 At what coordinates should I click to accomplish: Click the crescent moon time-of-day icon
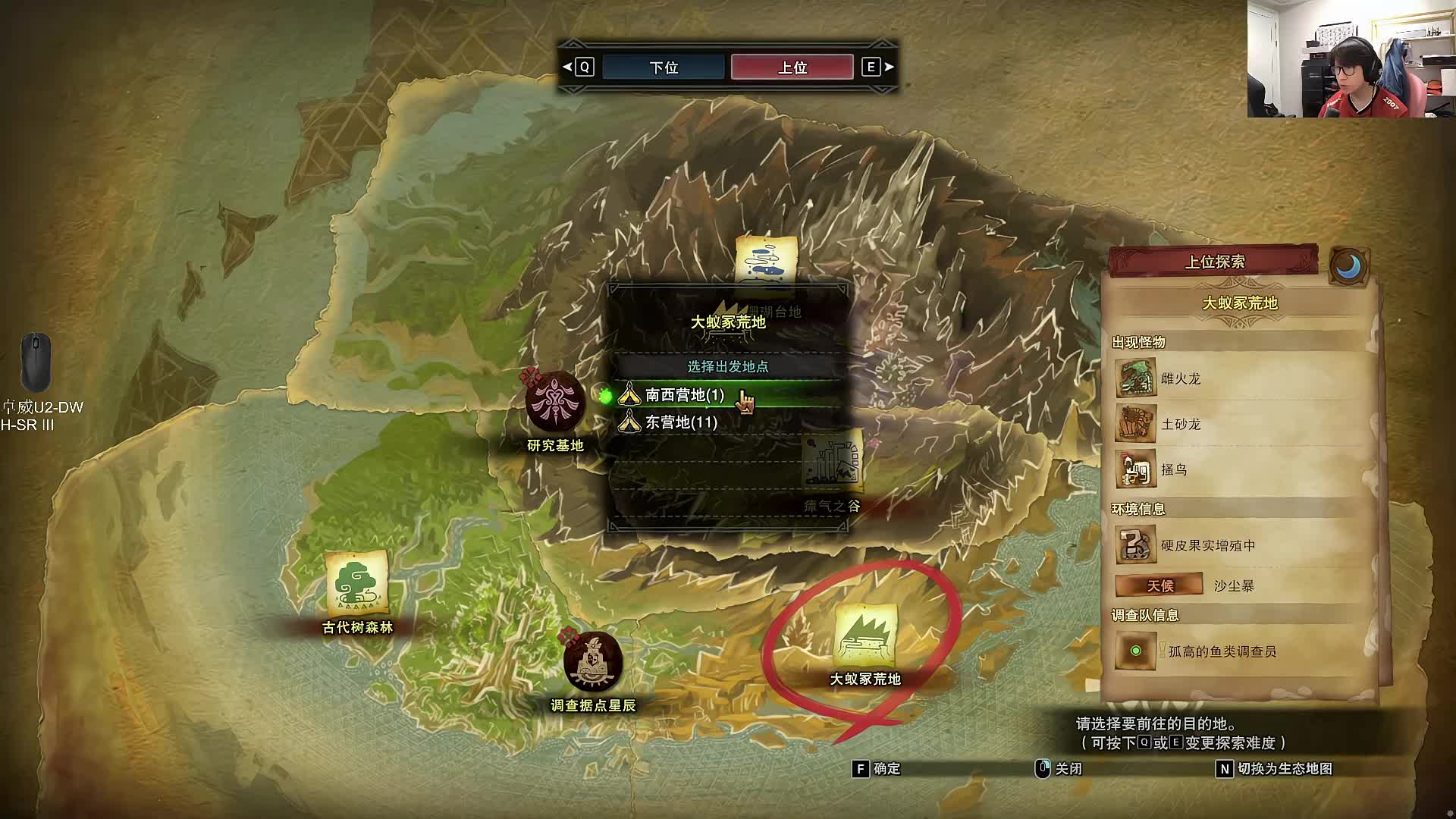click(1348, 266)
